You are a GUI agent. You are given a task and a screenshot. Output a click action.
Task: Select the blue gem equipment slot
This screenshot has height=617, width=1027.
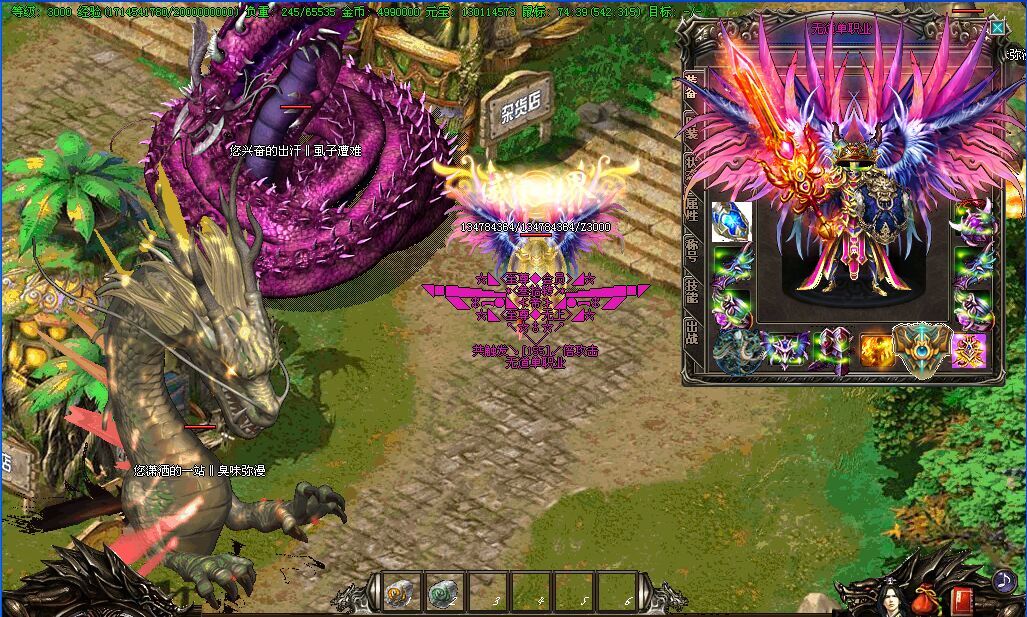(731, 222)
